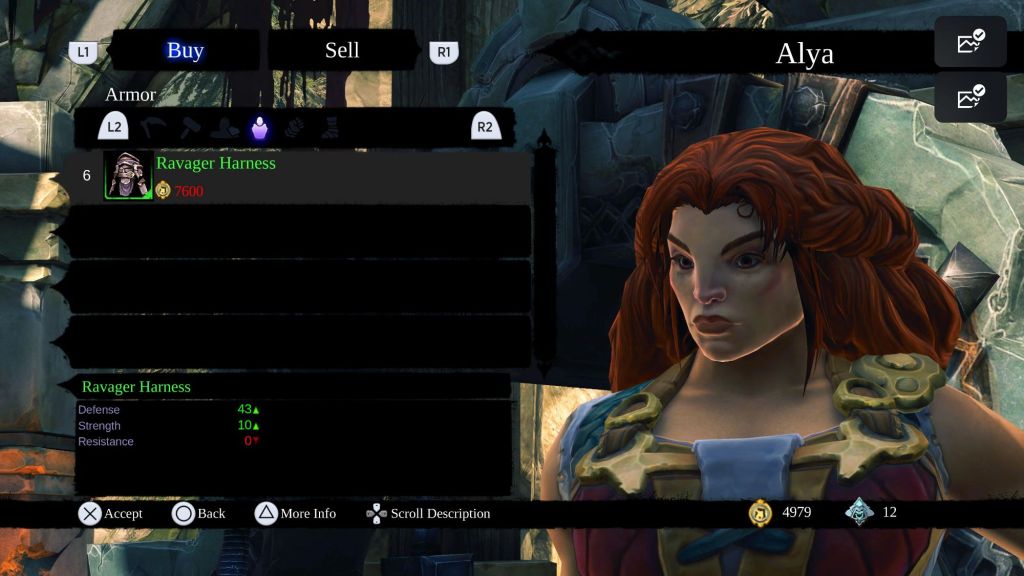This screenshot has width=1024, height=576.
Task: Choose the scythe weapon category
Action: [x=153, y=128]
